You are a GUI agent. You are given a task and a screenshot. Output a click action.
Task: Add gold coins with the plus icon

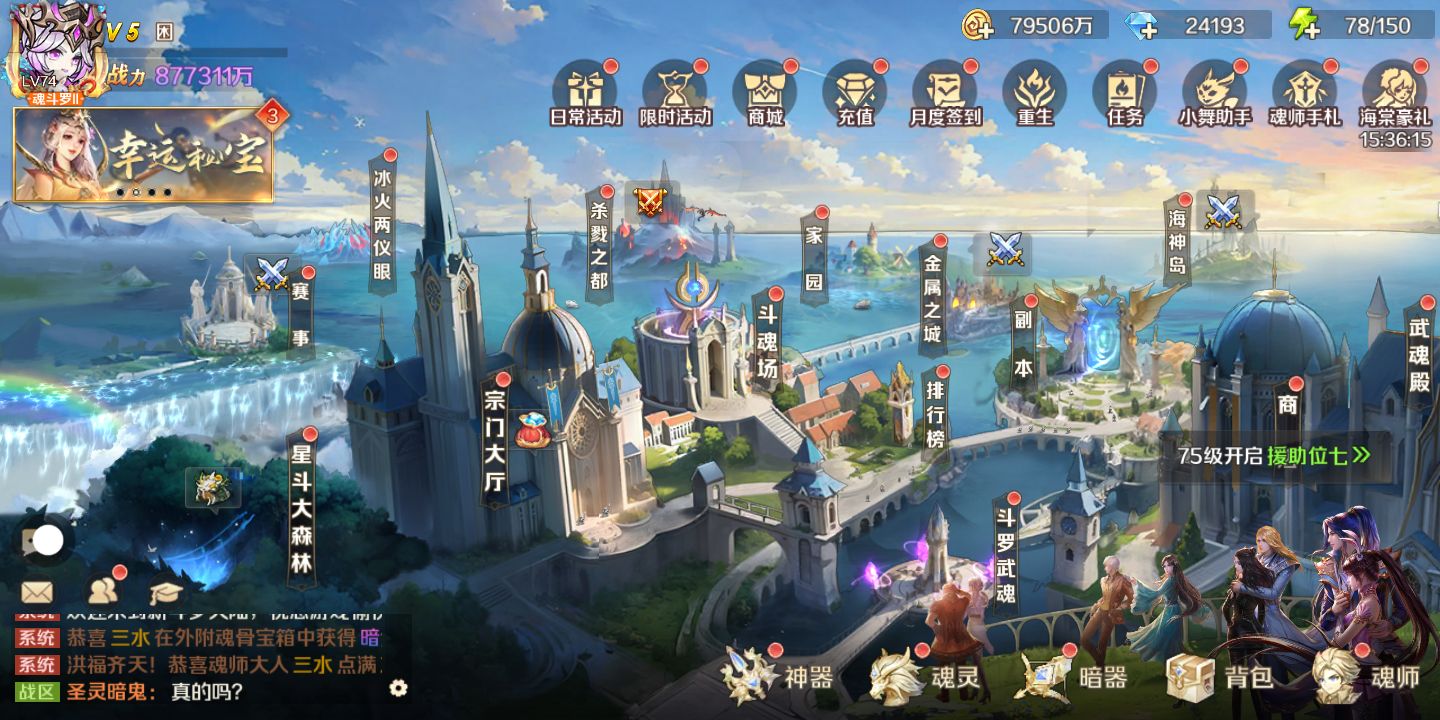click(978, 26)
